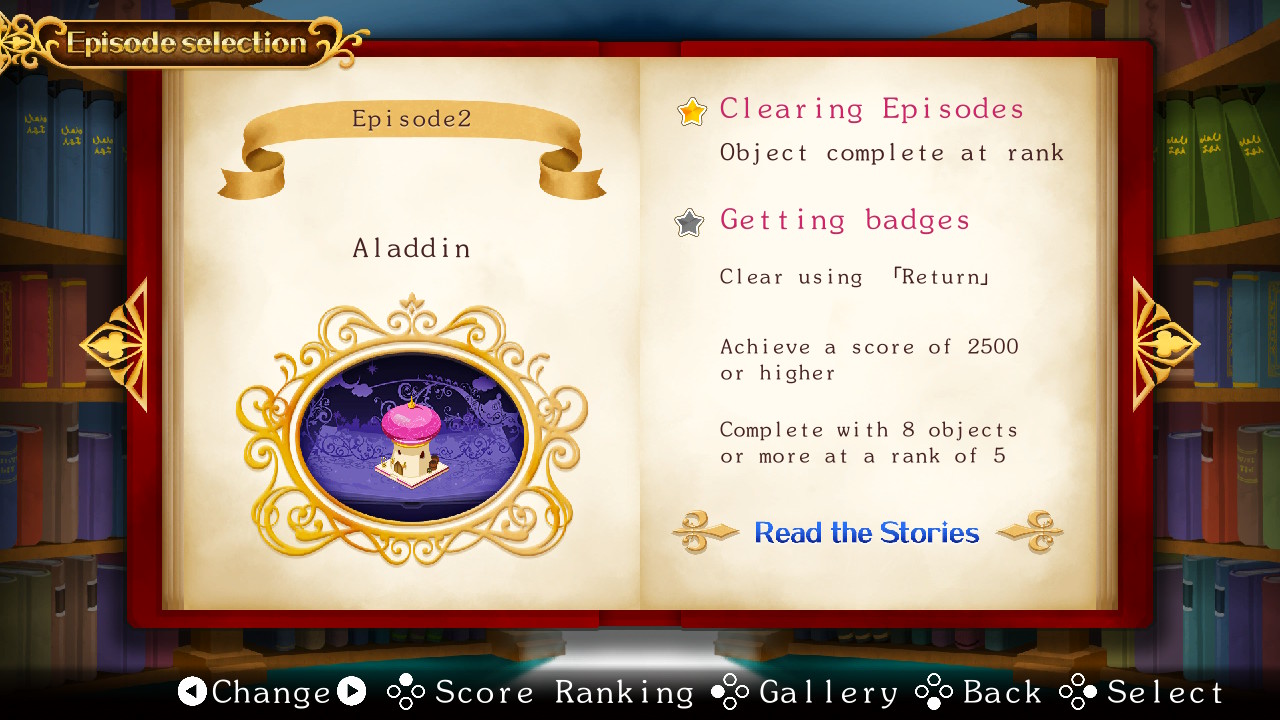Click the Back option in the bottom bar
The width and height of the screenshot is (1280, 720).
point(1003,692)
